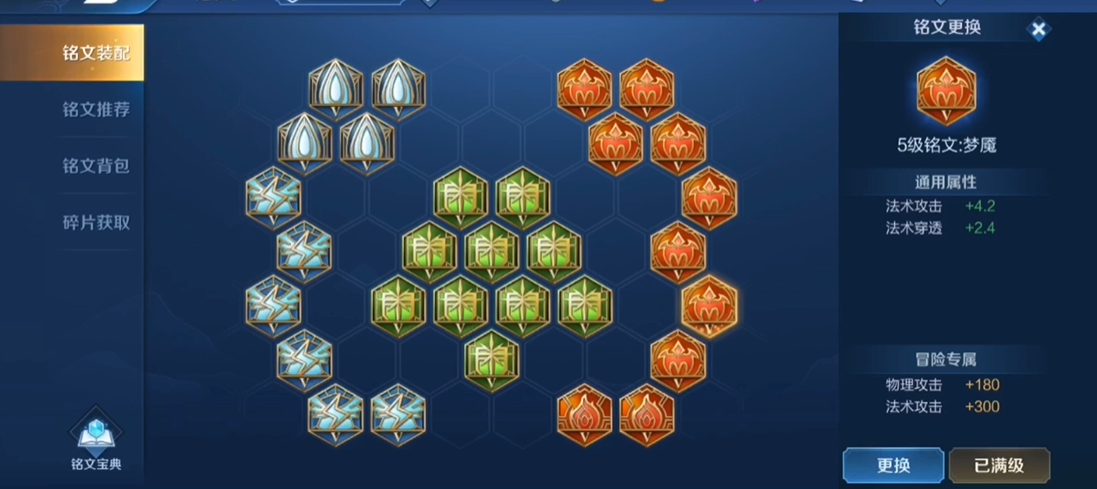Go to the 碎片获取 tab
The height and width of the screenshot is (489, 1097).
click(95, 223)
